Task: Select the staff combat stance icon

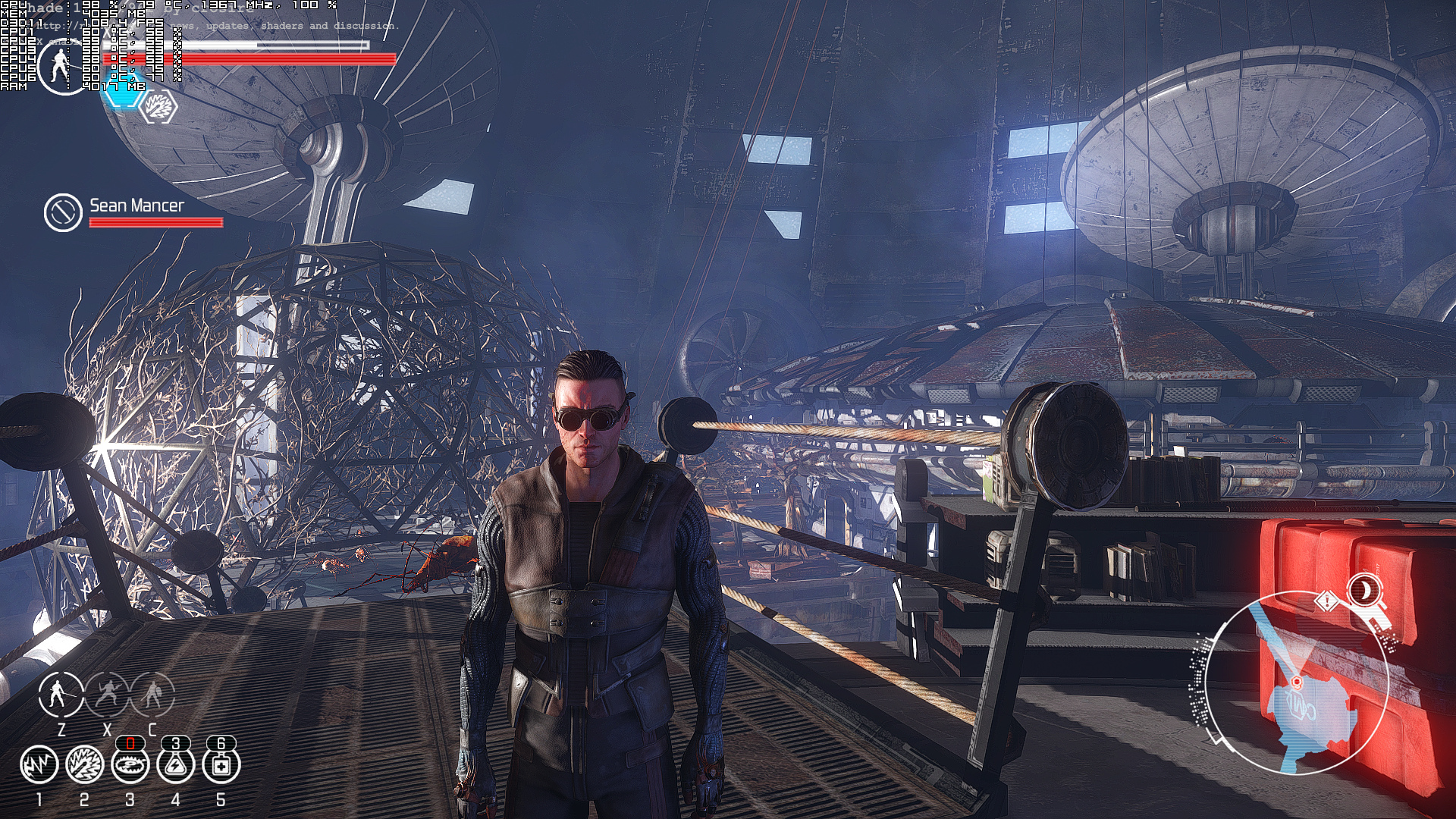Action: point(61,693)
